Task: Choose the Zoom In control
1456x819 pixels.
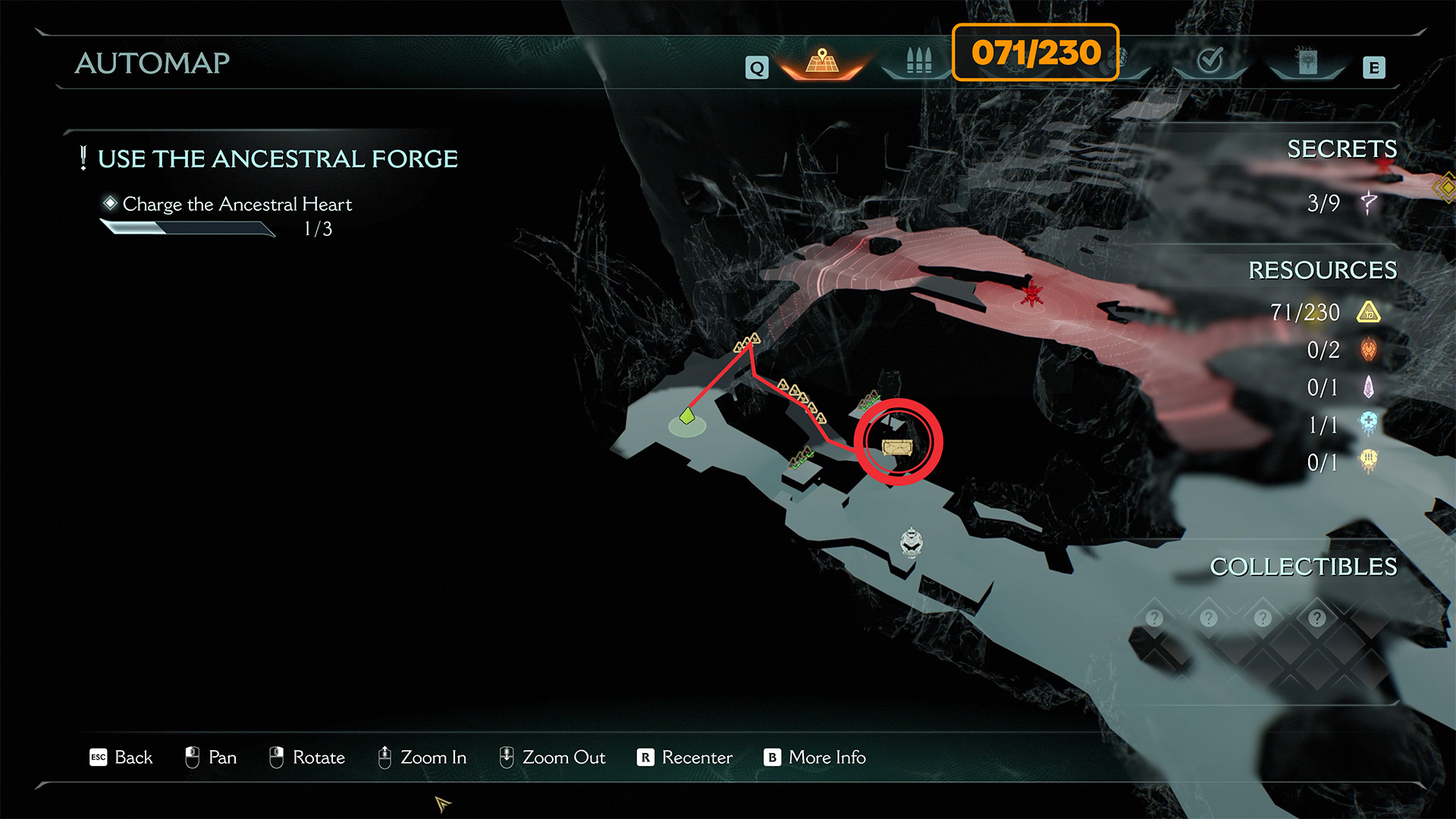Action: (422, 758)
